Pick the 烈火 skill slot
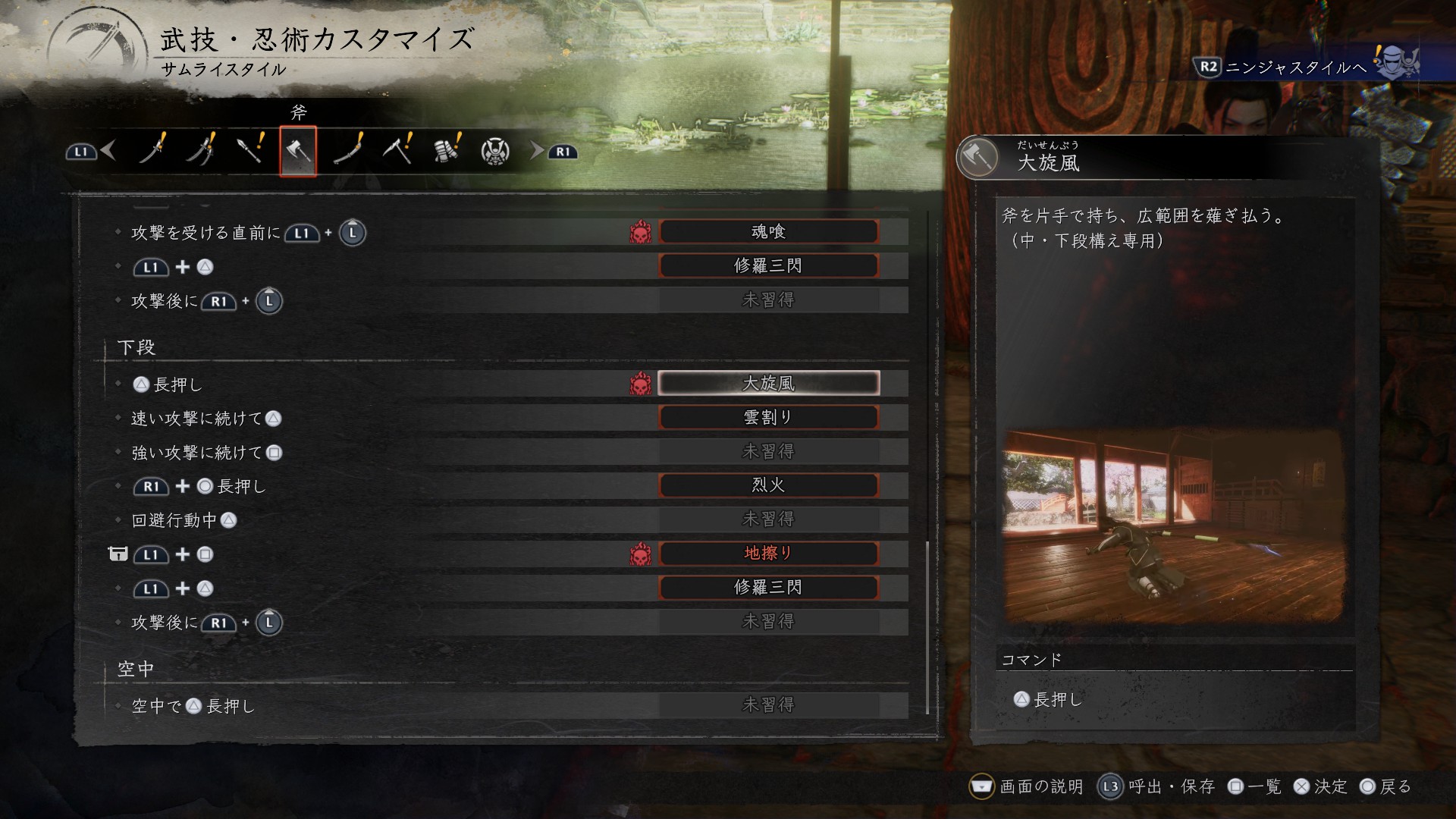The width and height of the screenshot is (1456, 819). coord(769,485)
